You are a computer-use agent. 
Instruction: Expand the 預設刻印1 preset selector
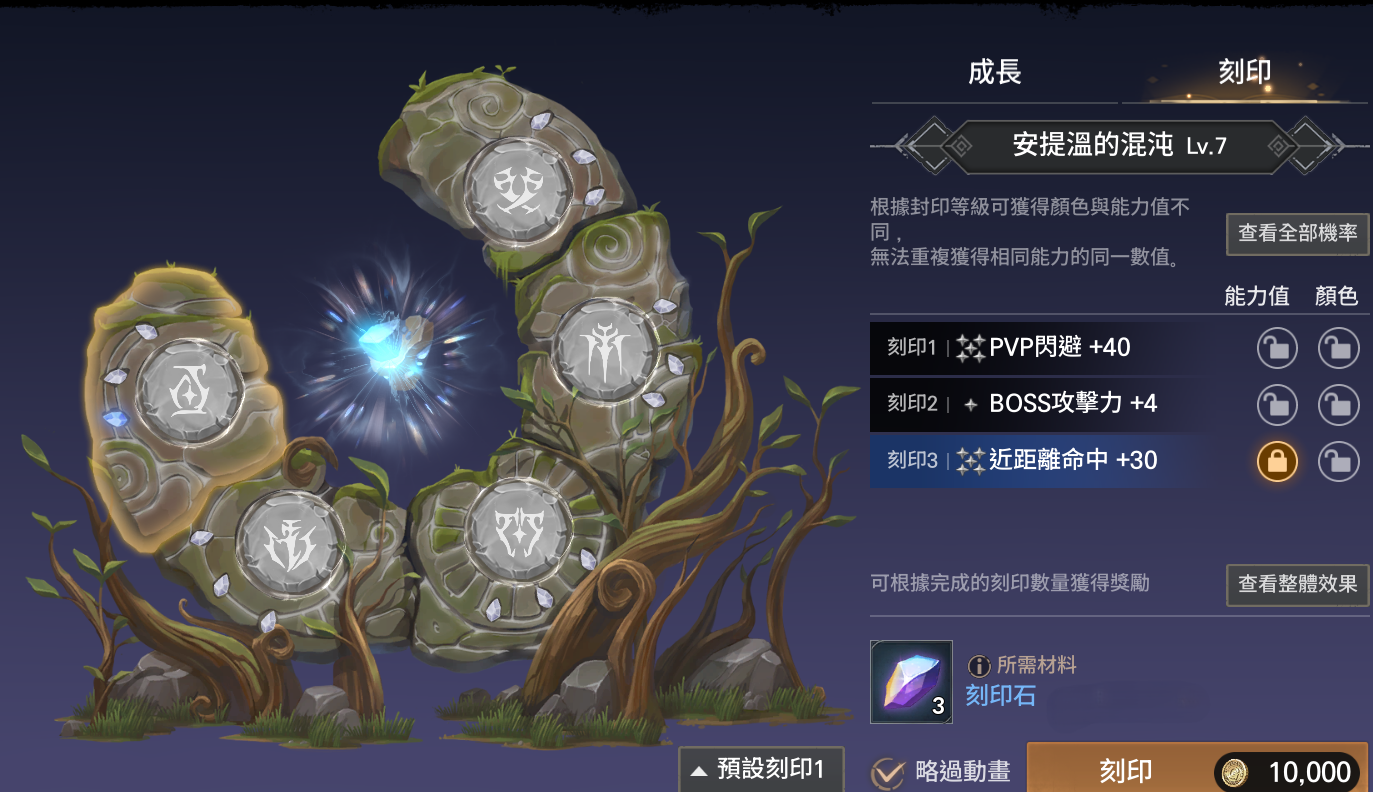click(761, 769)
